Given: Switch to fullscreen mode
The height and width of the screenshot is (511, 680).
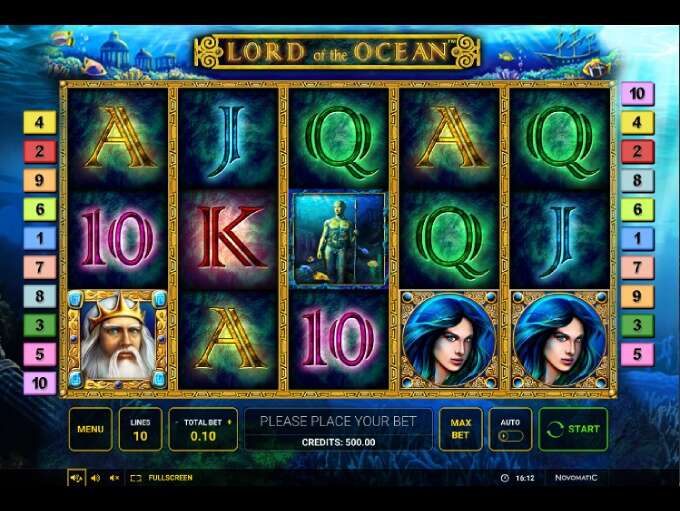Looking at the screenshot, I should 162,478.
